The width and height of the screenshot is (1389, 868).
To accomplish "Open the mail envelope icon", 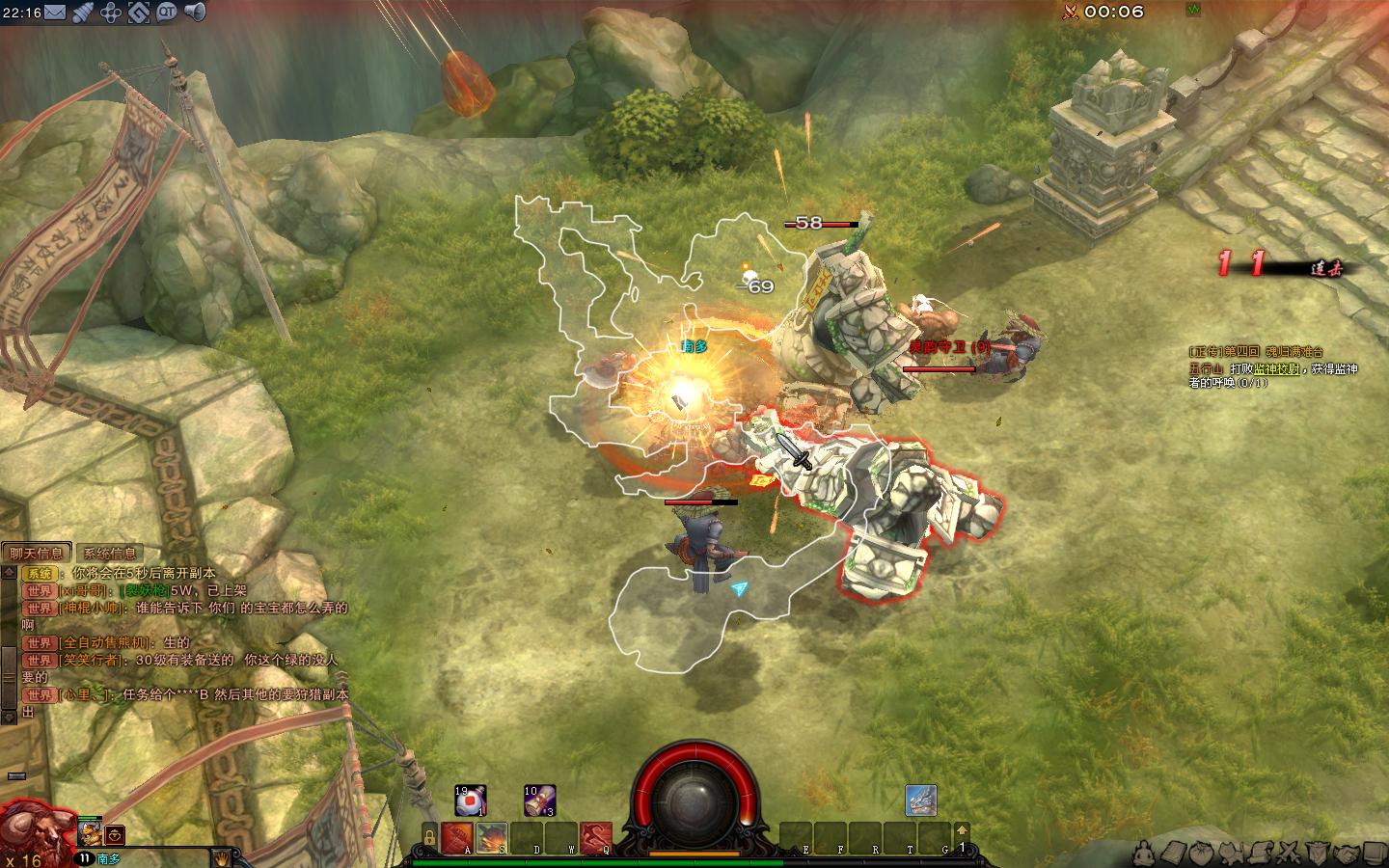I will click(55, 13).
